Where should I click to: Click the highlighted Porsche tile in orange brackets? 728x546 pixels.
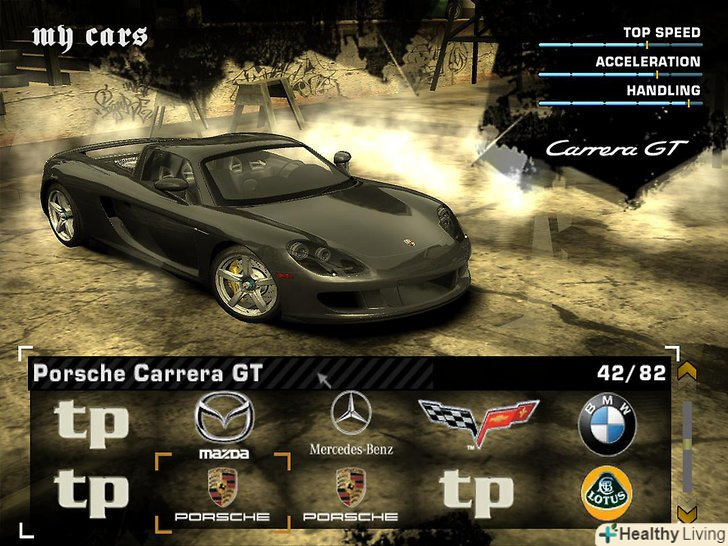tap(222, 493)
